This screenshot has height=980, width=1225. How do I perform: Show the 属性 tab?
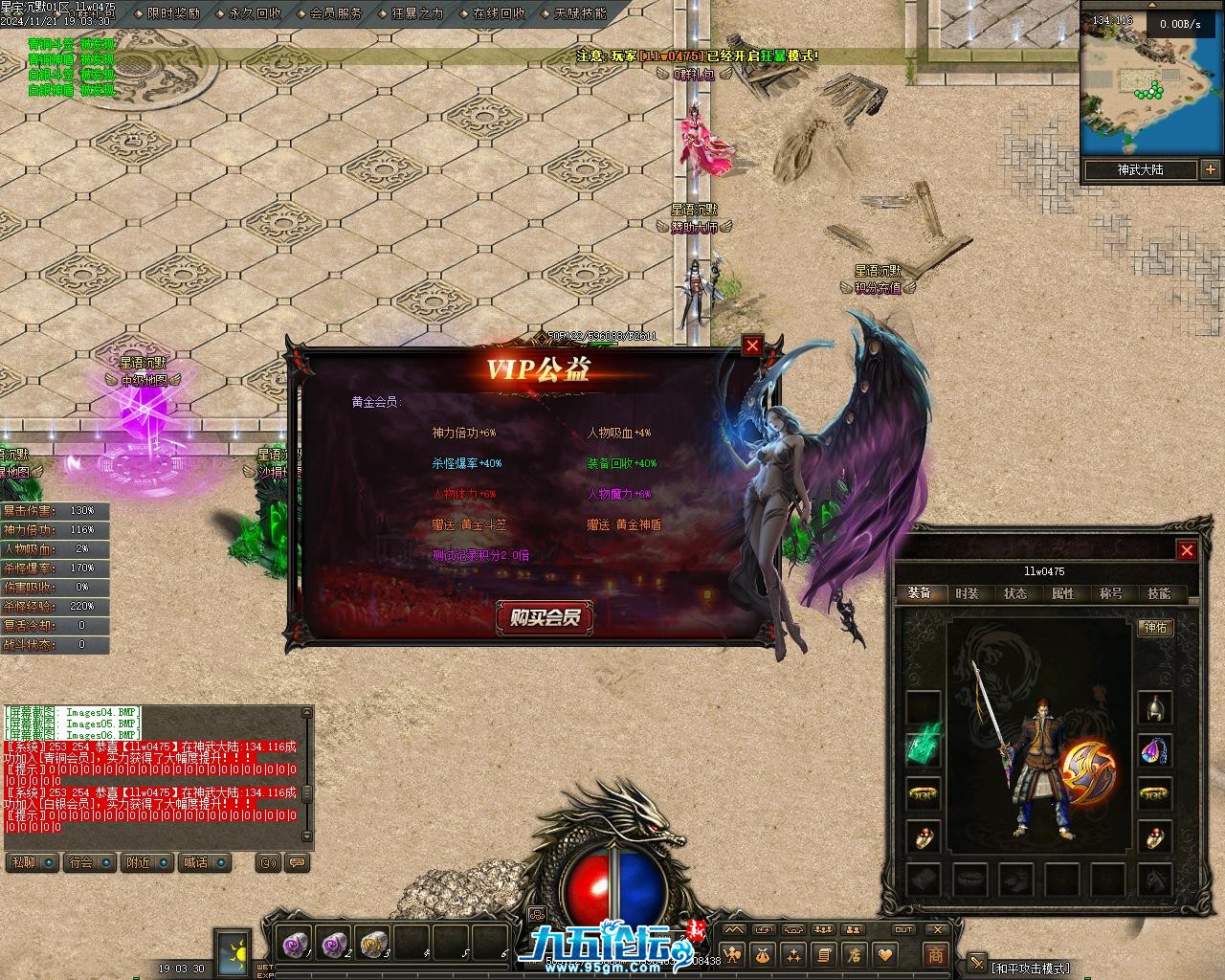tap(1063, 593)
